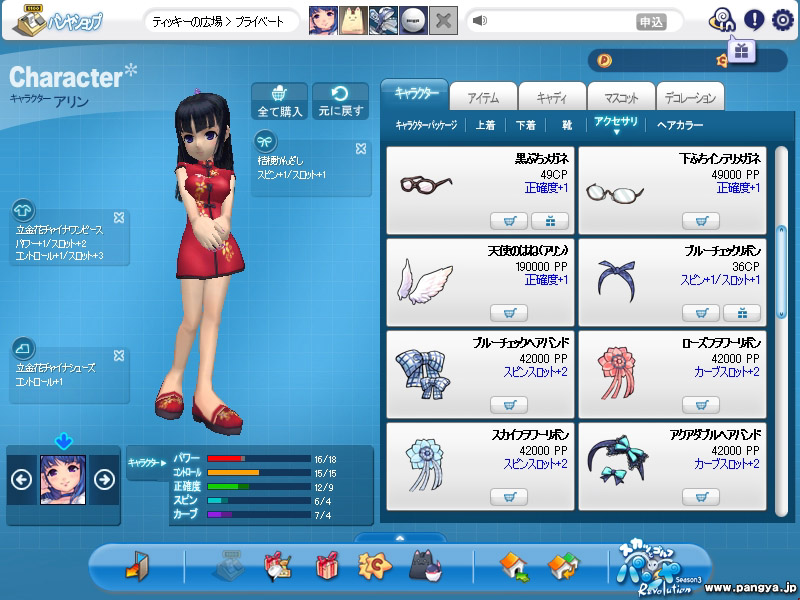The height and width of the screenshot is (600, 800).
Task: Show the デコレーション tab
Action: tap(690, 96)
